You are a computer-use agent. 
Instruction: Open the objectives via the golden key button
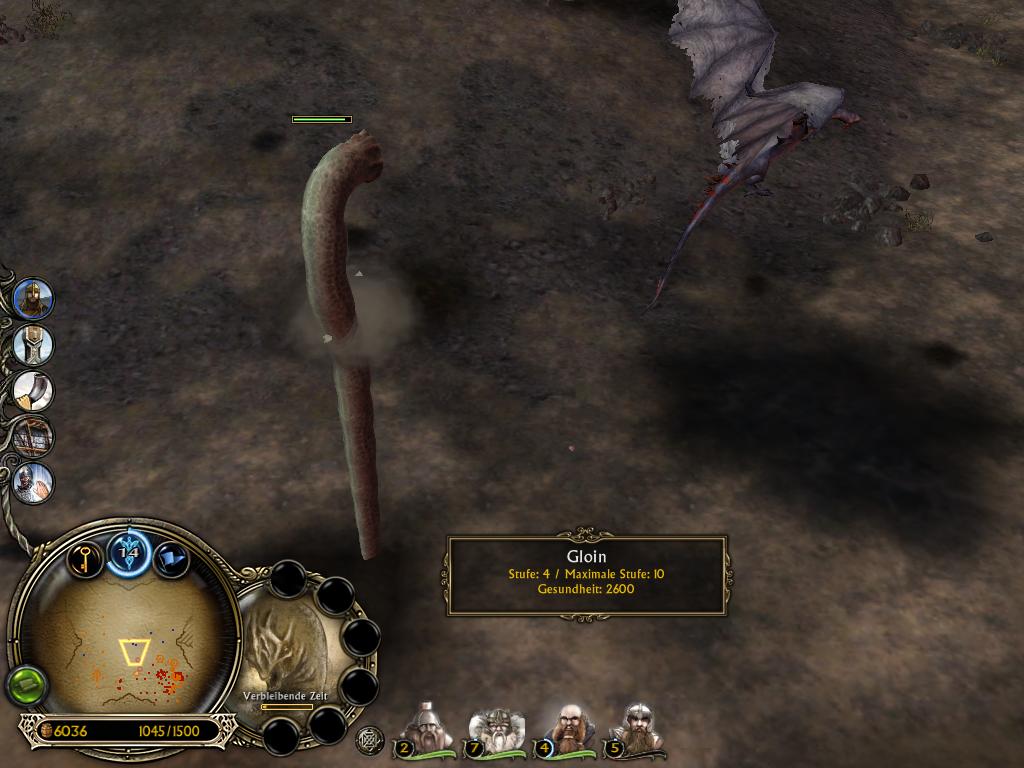coord(86,558)
